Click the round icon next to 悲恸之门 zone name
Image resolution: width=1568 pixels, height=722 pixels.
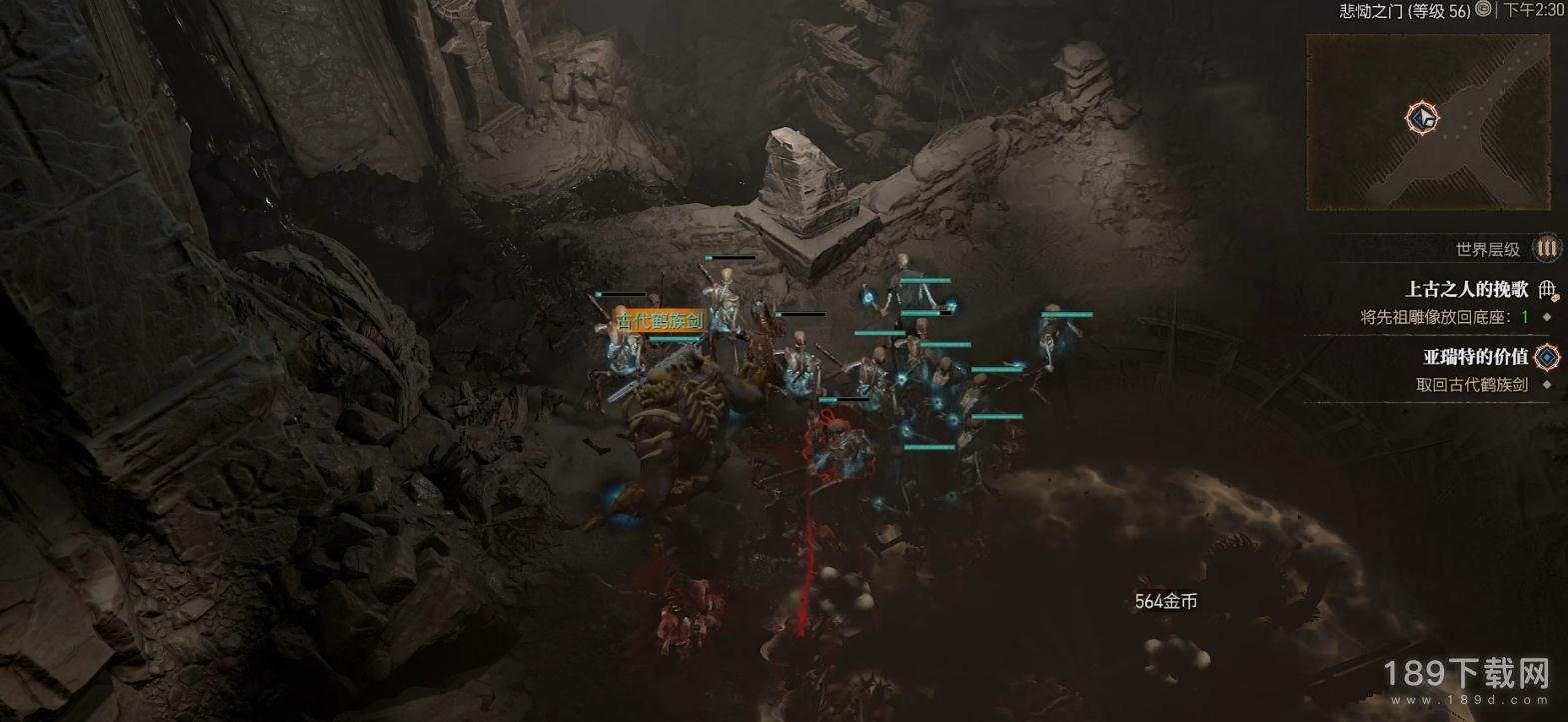1484,9
